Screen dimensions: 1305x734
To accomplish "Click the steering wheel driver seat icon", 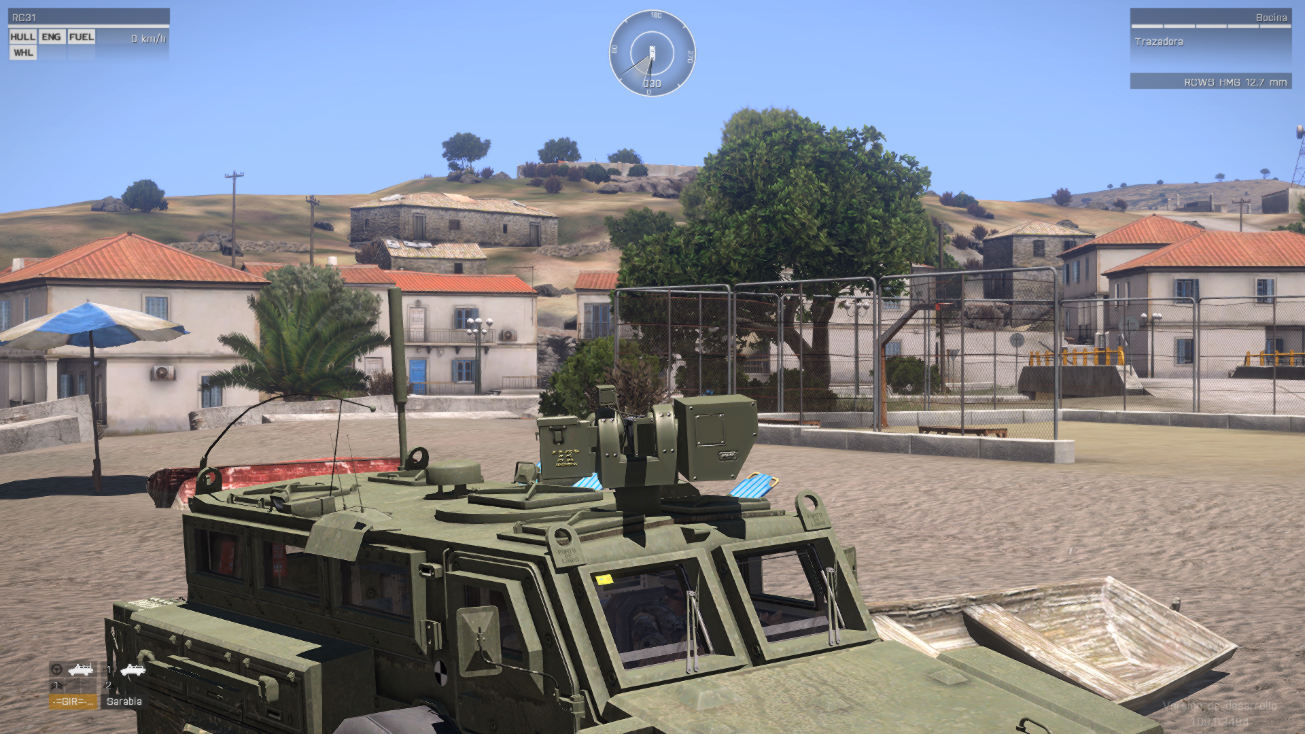I will [x=57, y=670].
